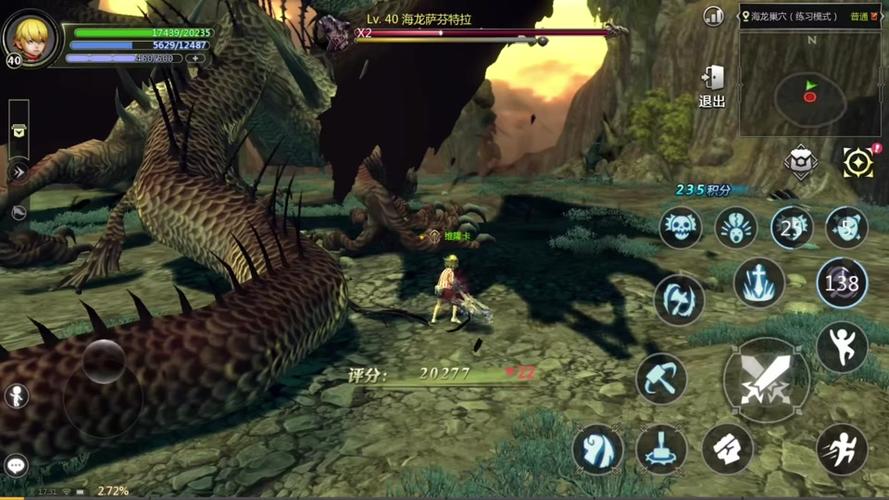Use the jump action button
This screenshot has height=500, width=889.
coord(841,346)
